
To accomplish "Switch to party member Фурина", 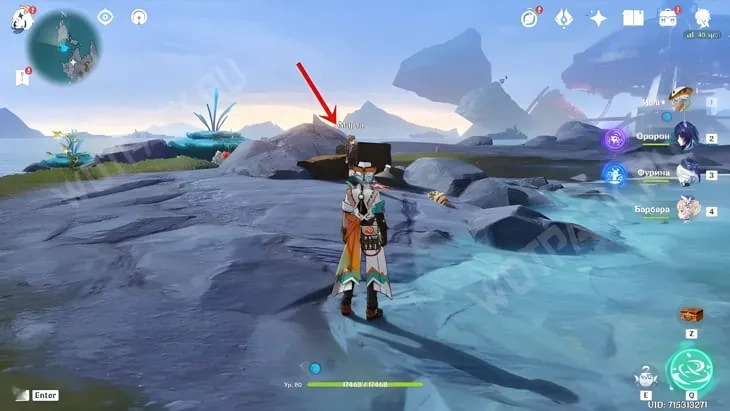I will (686, 174).
